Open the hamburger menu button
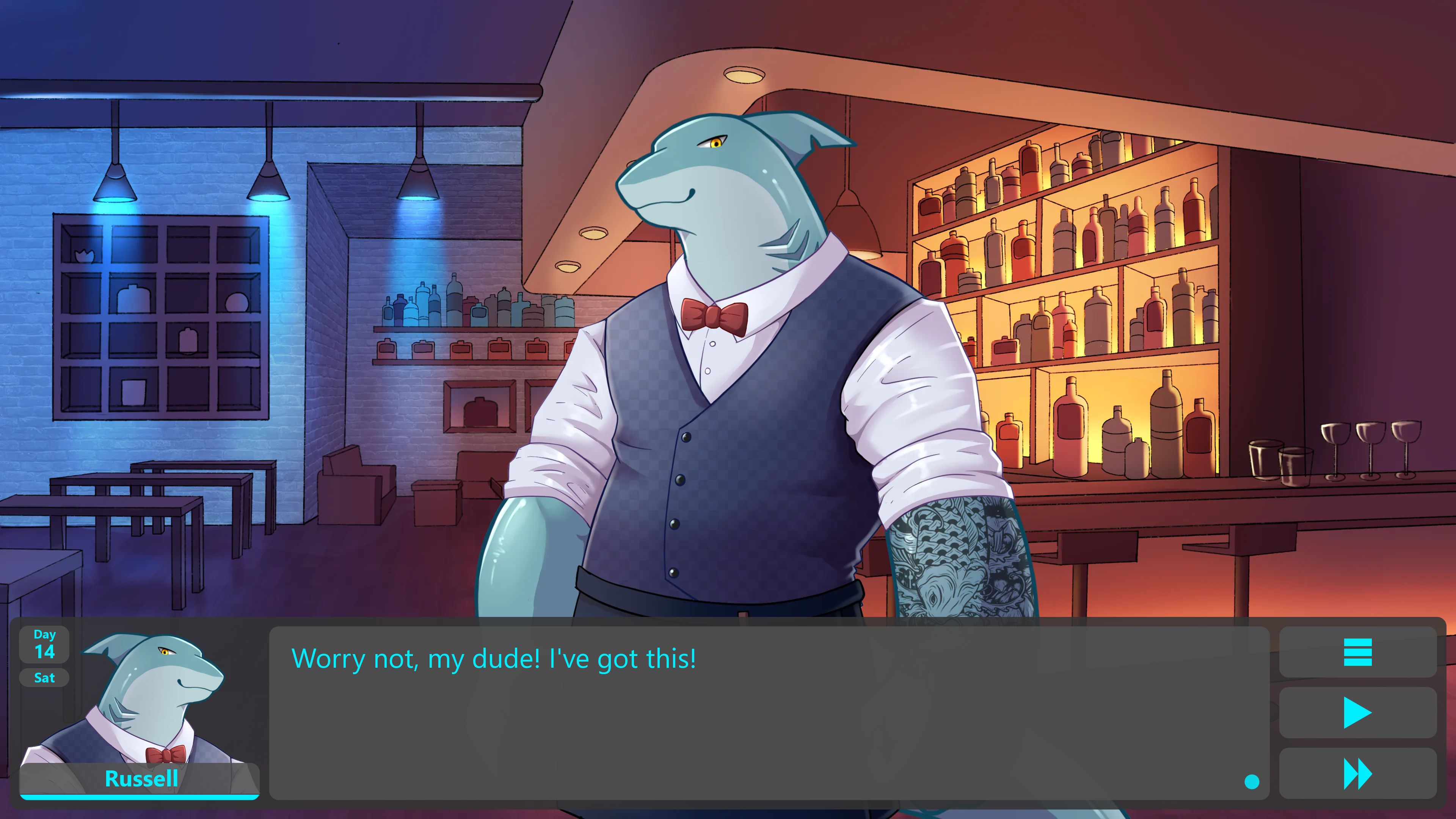Viewport: 1456px width, 819px height. (x=1357, y=652)
